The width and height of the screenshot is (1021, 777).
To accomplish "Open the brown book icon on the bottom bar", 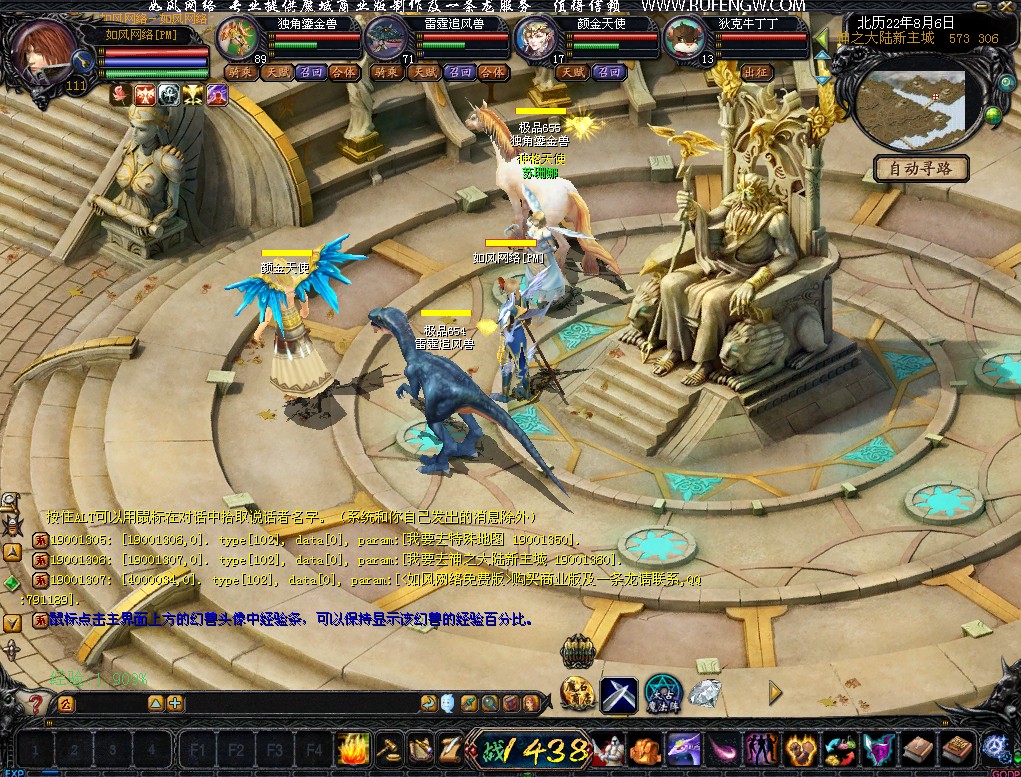I will (x=917, y=748).
